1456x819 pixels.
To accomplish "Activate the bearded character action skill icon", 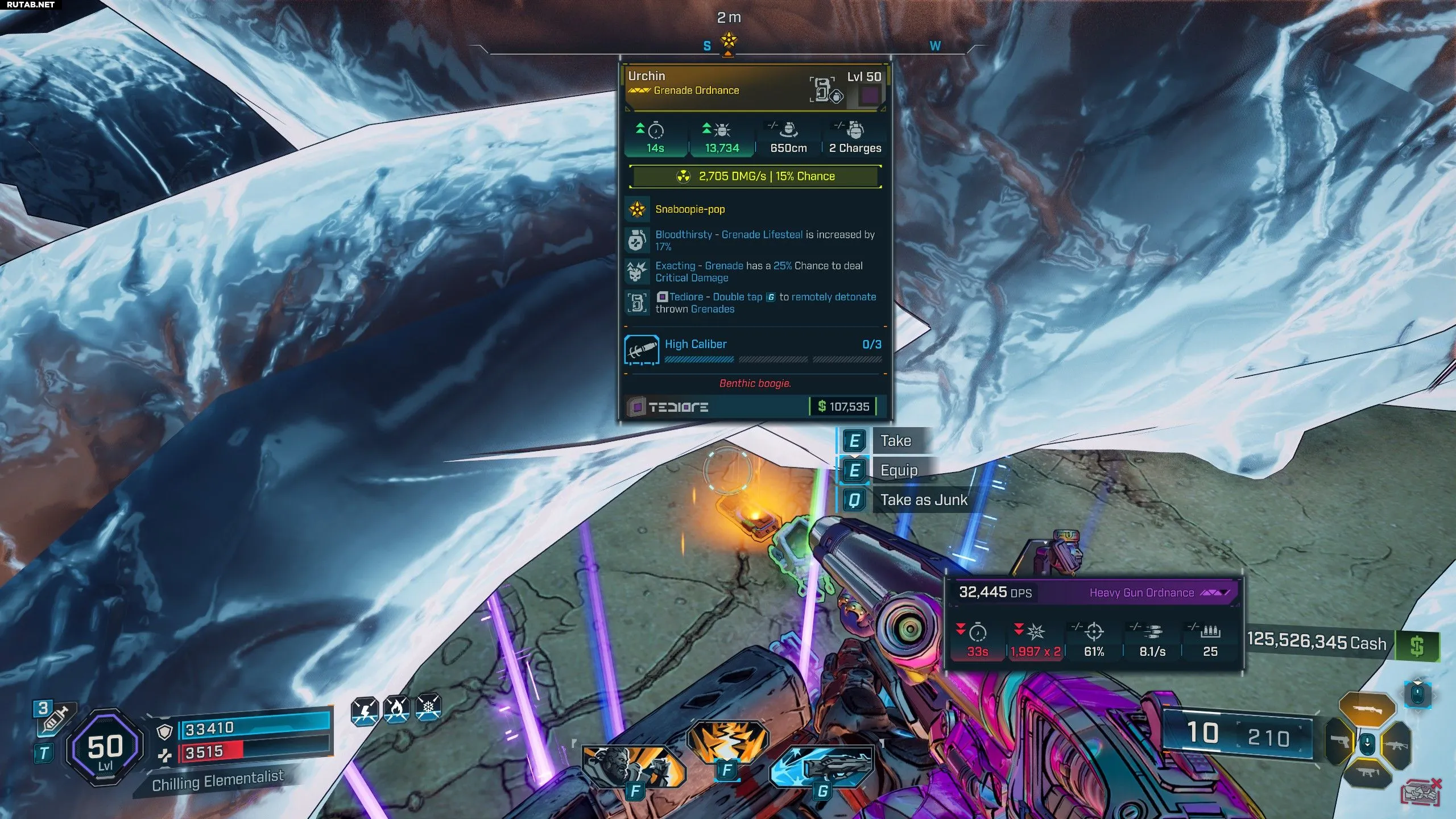I will (x=634, y=766).
